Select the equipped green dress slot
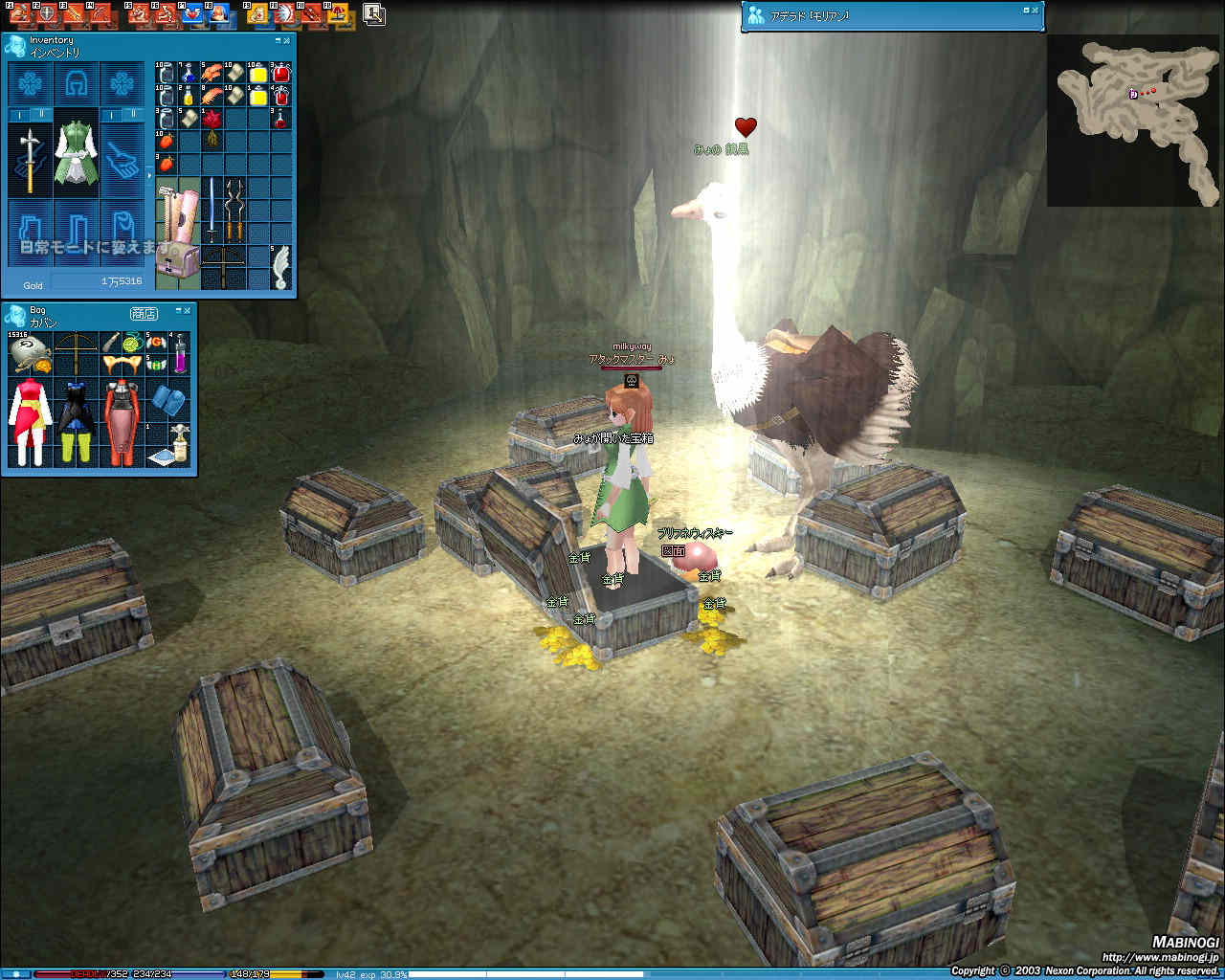The image size is (1225, 980). pyautogui.click(x=76, y=151)
